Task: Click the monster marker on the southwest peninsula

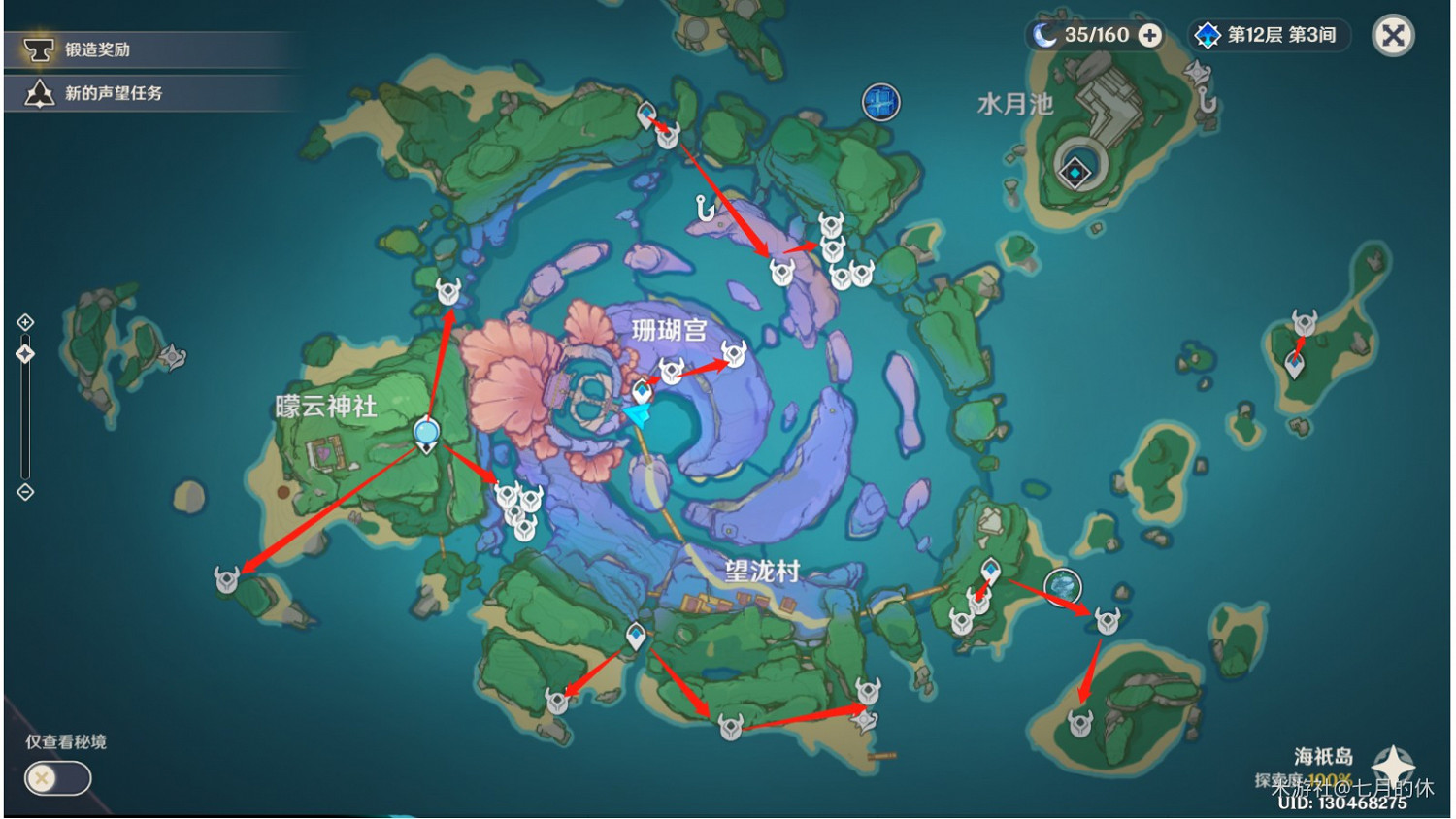Action: click(x=227, y=580)
